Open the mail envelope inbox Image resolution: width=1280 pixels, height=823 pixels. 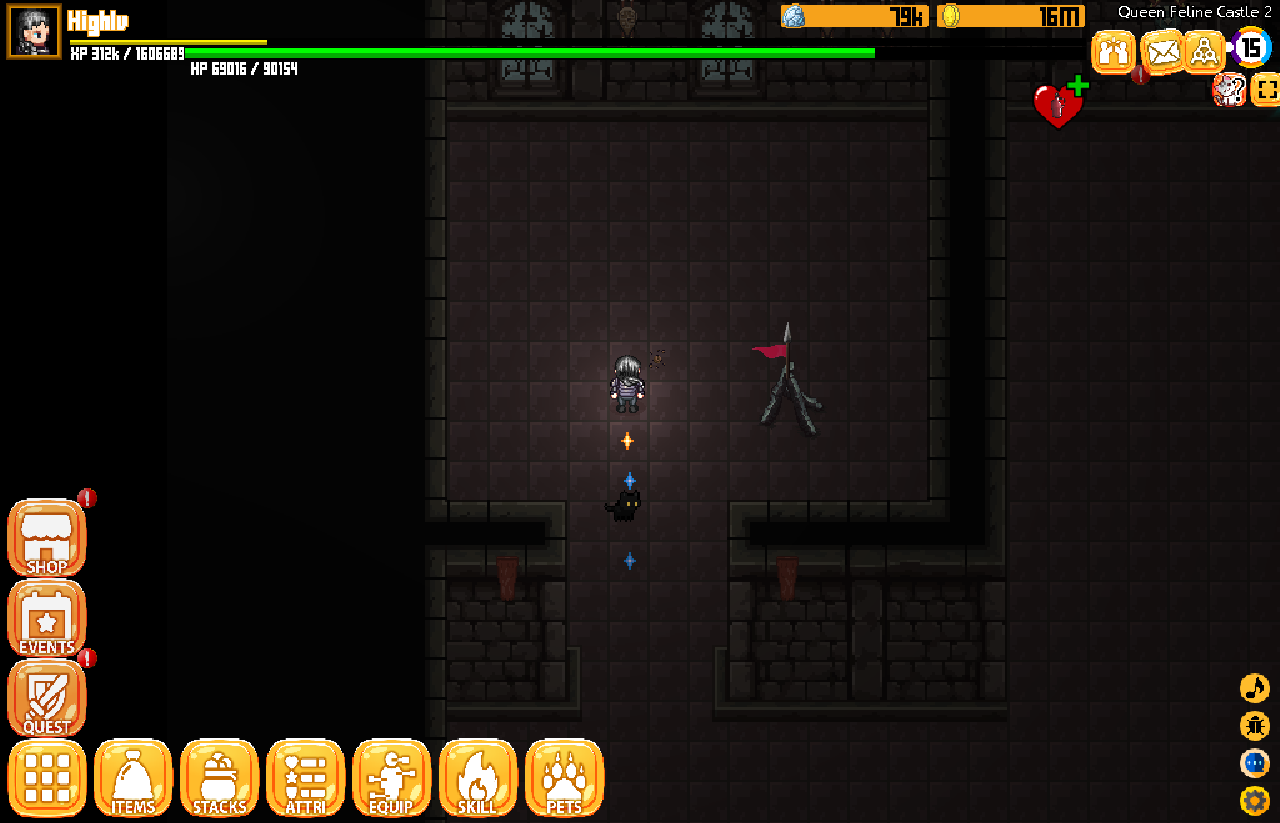(x=1161, y=51)
